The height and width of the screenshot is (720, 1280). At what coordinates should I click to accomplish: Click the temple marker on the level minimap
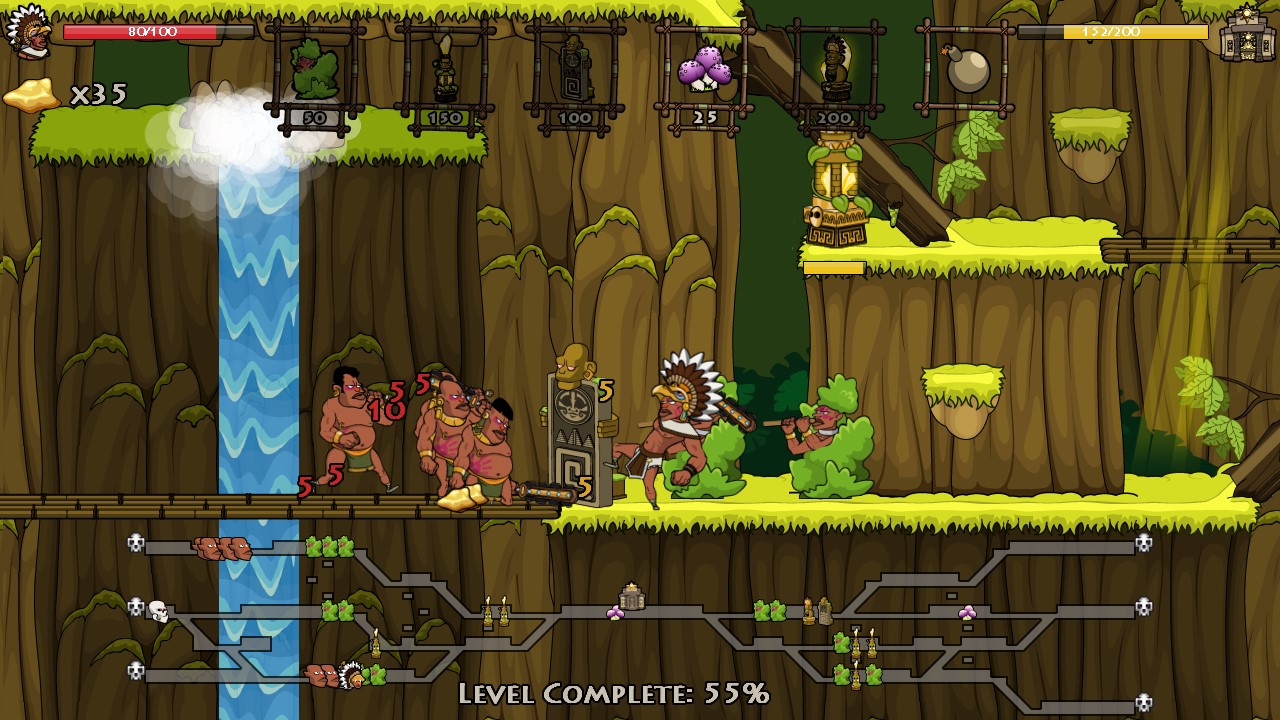[632, 597]
